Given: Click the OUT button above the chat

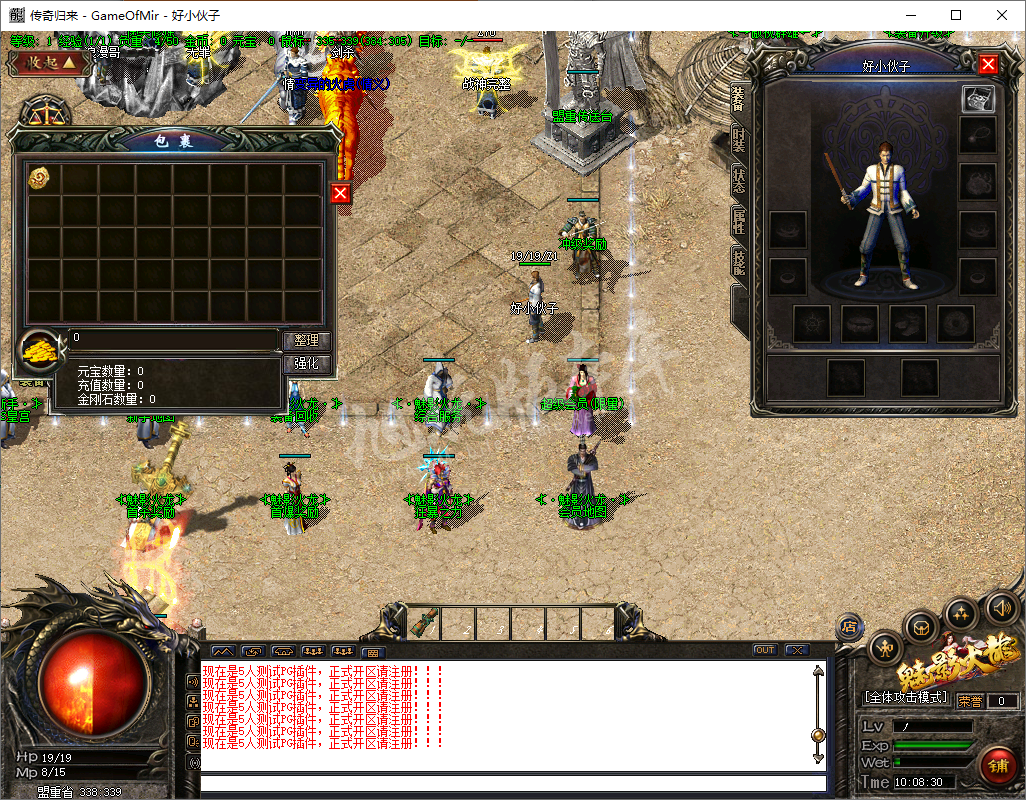Looking at the screenshot, I should point(765,650).
